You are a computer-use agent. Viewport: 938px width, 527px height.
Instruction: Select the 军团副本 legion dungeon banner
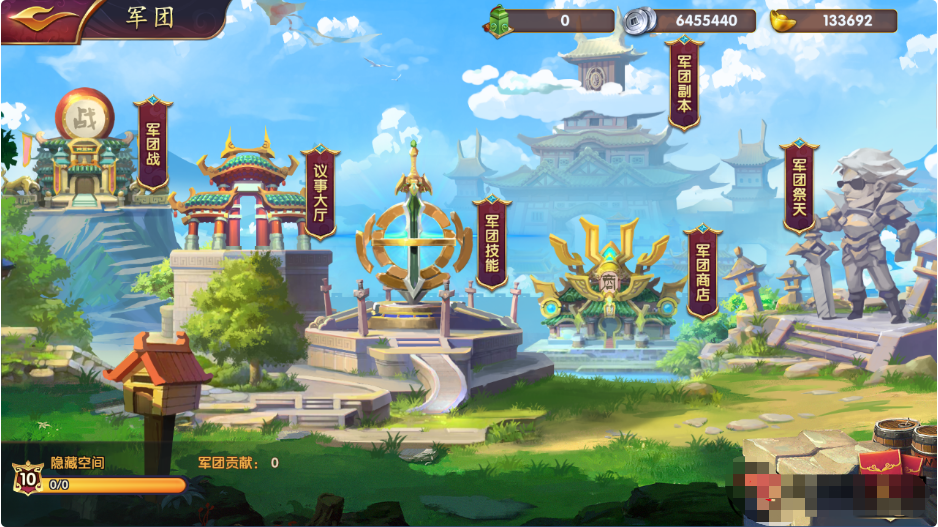(x=684, y=83)
